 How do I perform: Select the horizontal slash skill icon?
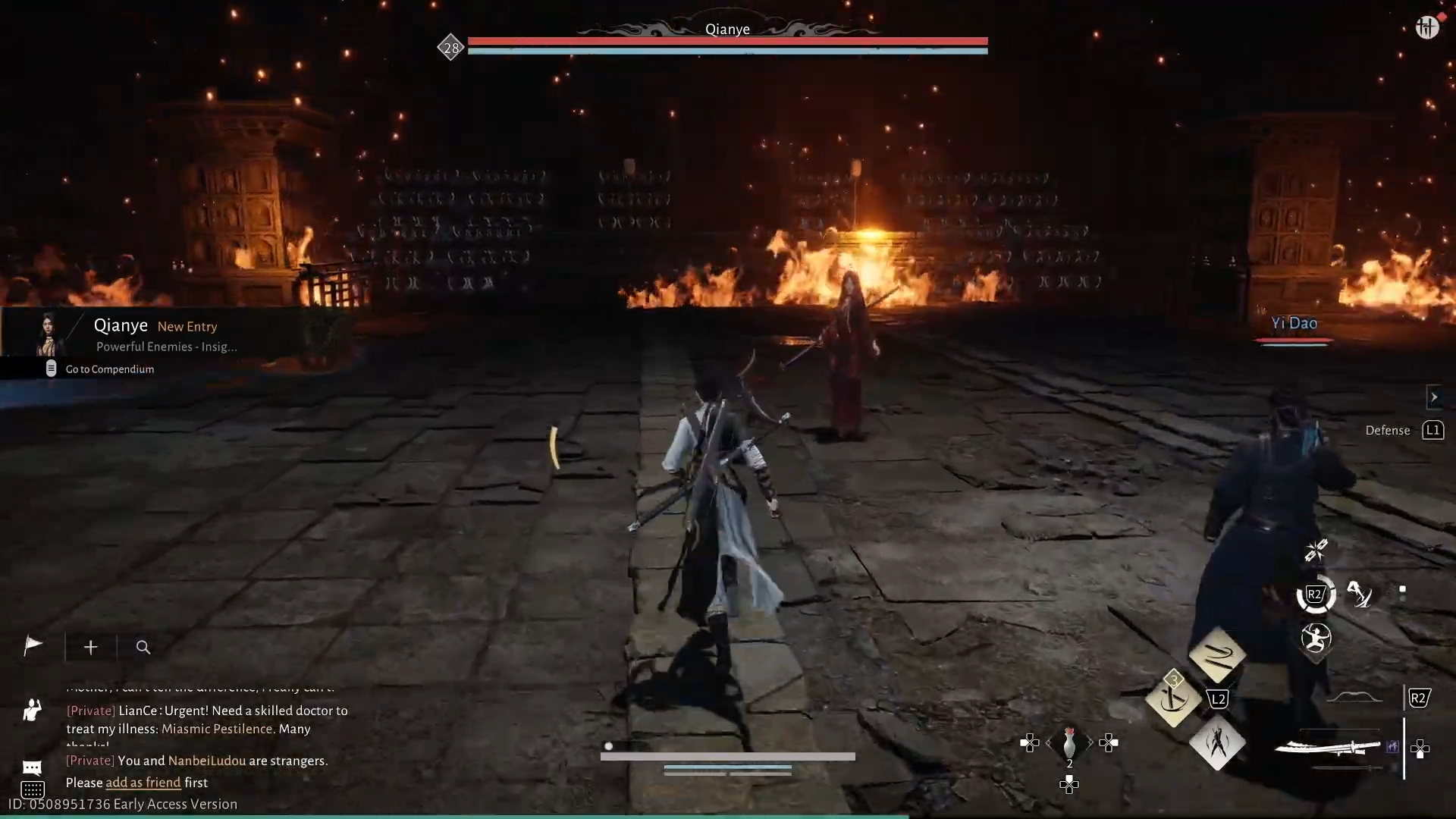click(x=1219, y=657)
